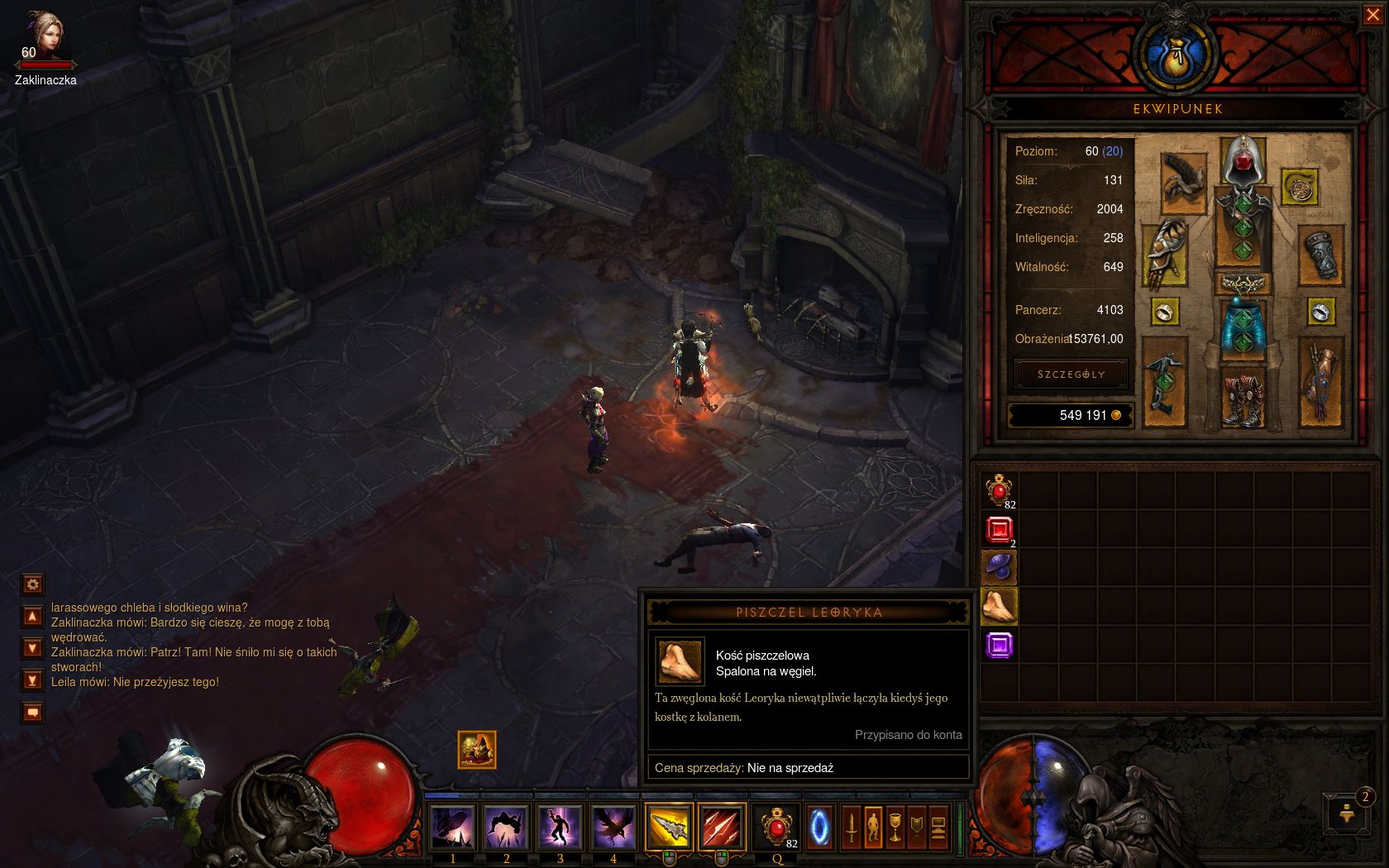Activate the red multi-arrow secondary skill
Image resolution: width=1389 pixels, height=868 pixels.
(x=722, y=827)
